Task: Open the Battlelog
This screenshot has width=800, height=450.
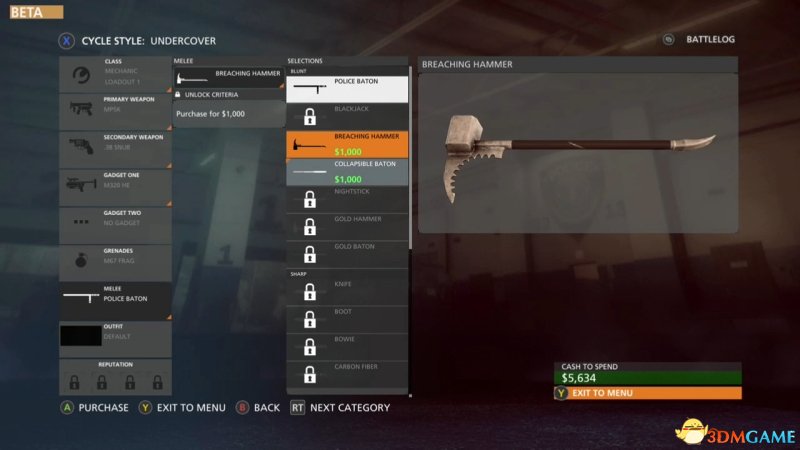Action: [x=700, y=40]
